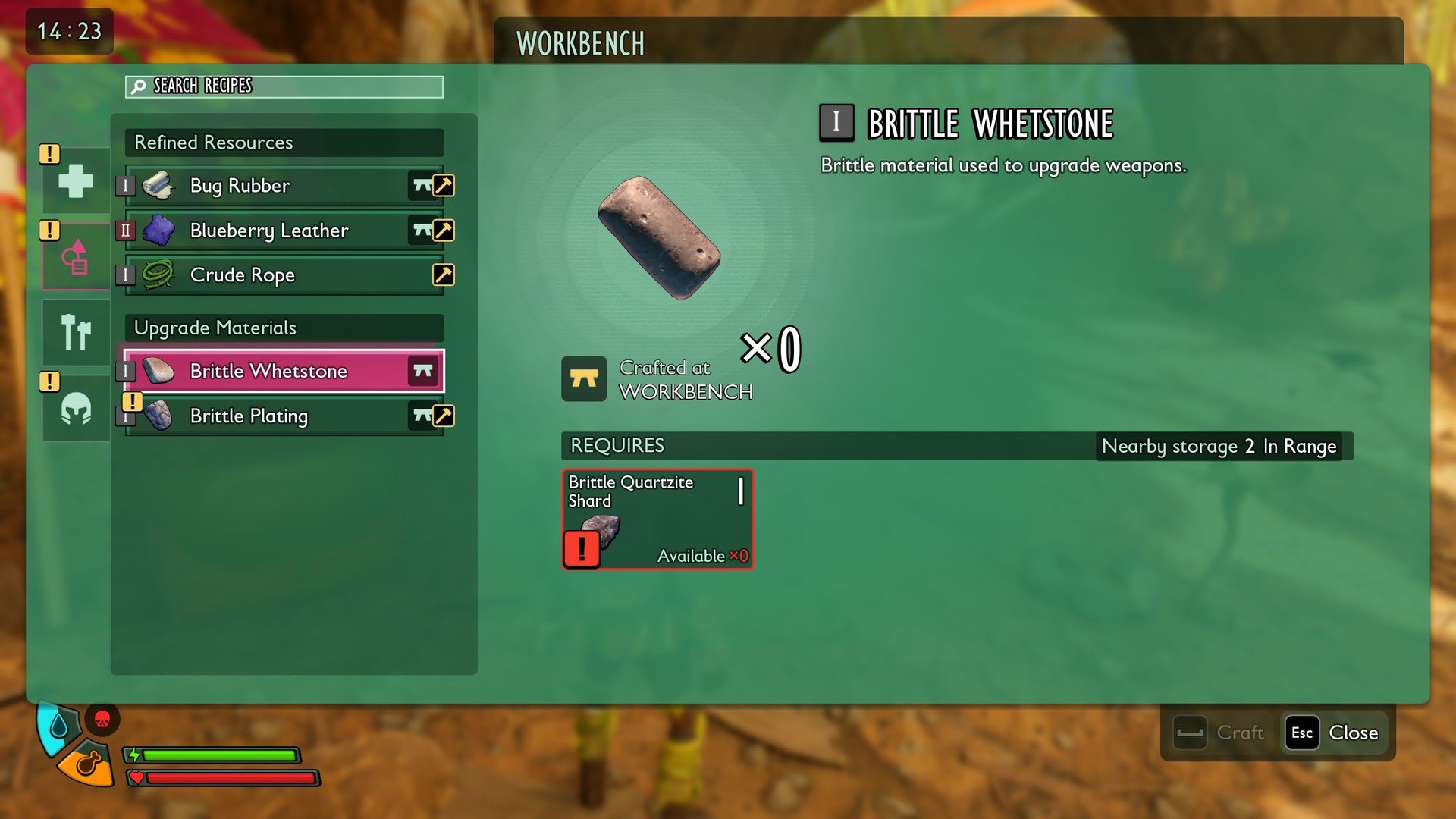Screen dimensions: 1456x819
Task: Switch to the pink materials category tab
Action: (x=76, y=257)
